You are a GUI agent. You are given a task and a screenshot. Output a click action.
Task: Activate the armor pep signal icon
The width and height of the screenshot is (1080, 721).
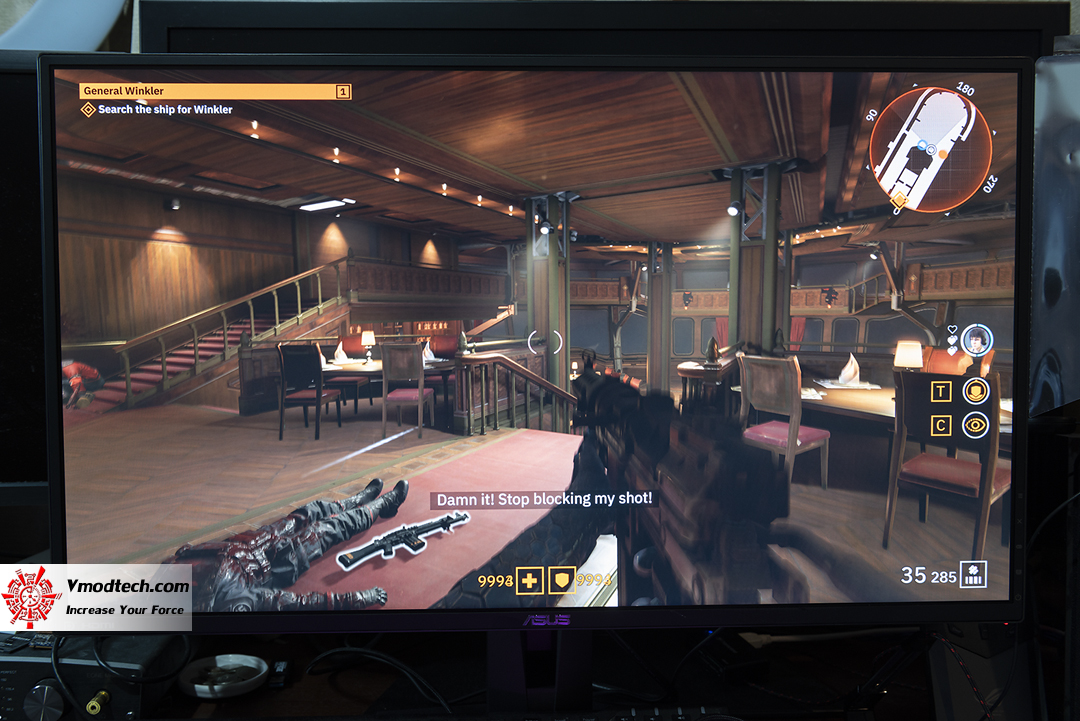[975, 391]
